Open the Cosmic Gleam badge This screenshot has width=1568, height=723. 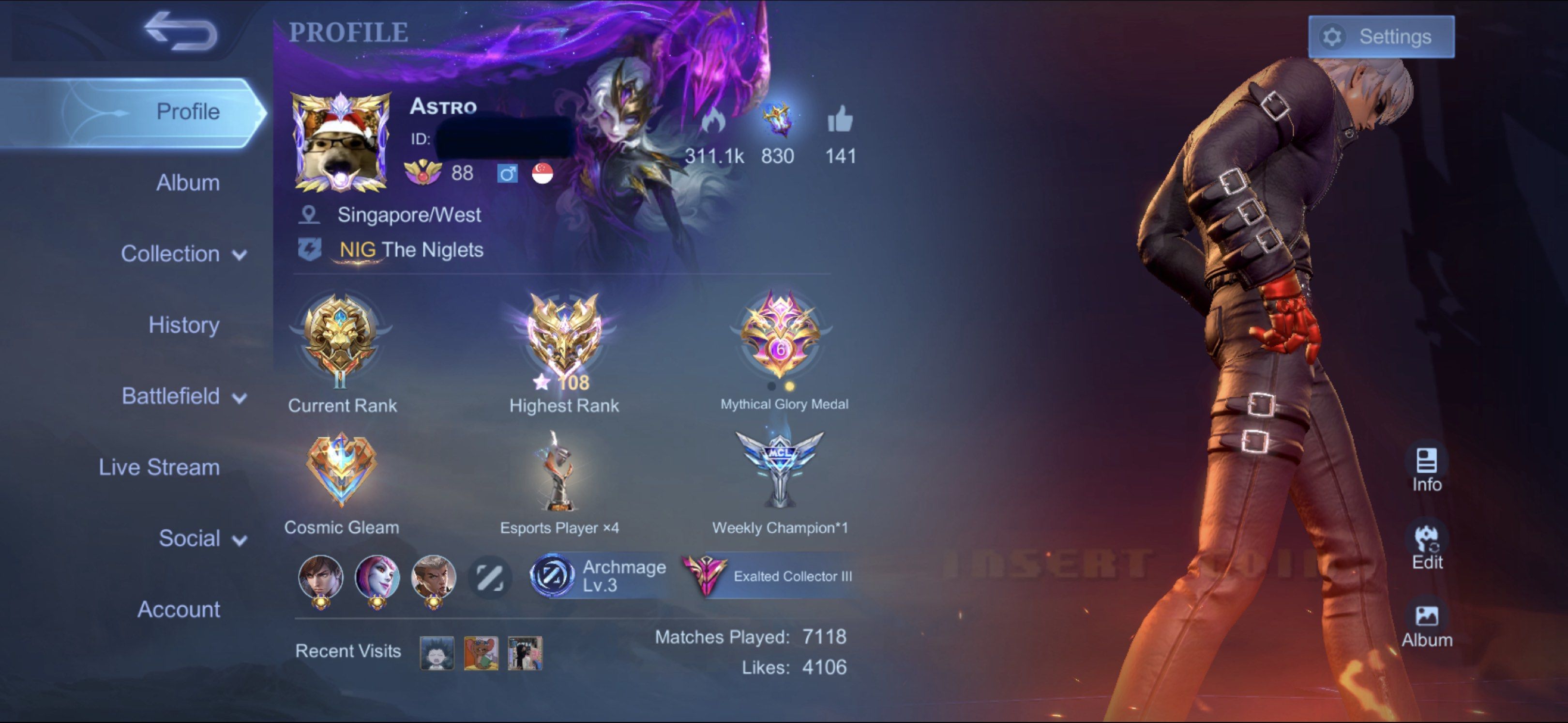point(342,470)
